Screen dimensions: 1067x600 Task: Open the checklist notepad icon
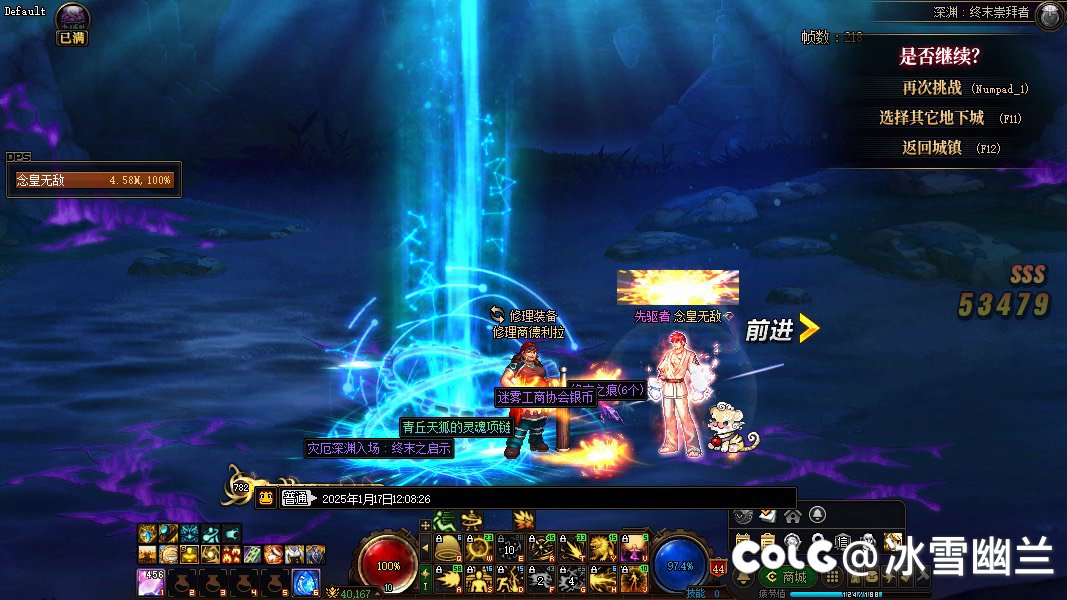pos(767,515)
